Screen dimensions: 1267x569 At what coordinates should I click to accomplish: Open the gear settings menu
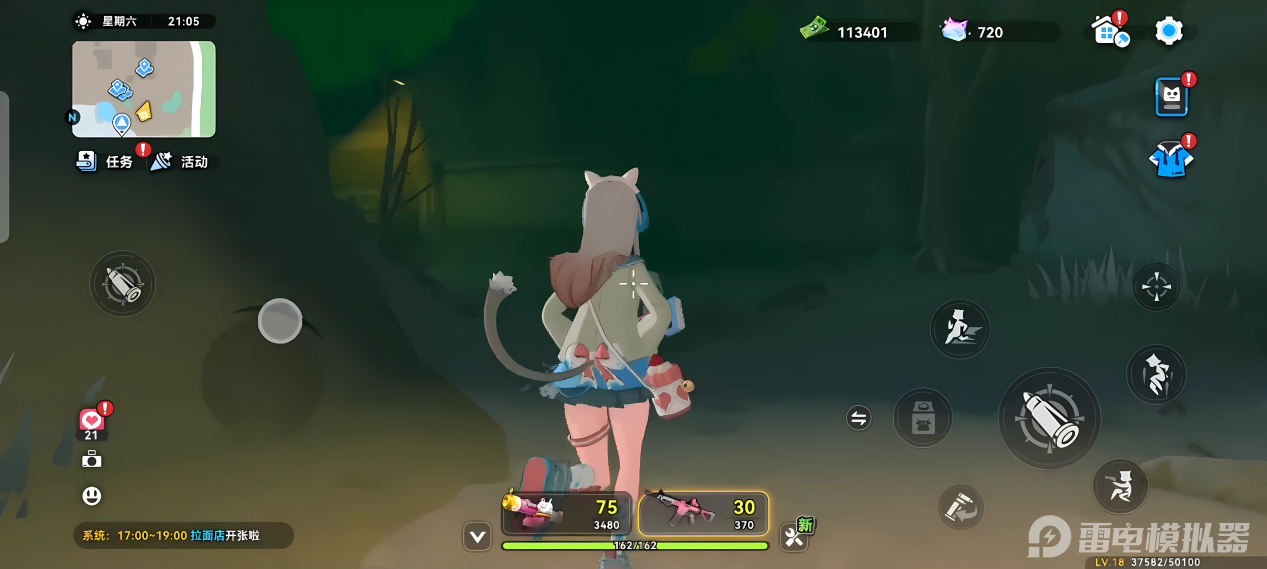click(1168, 31)
